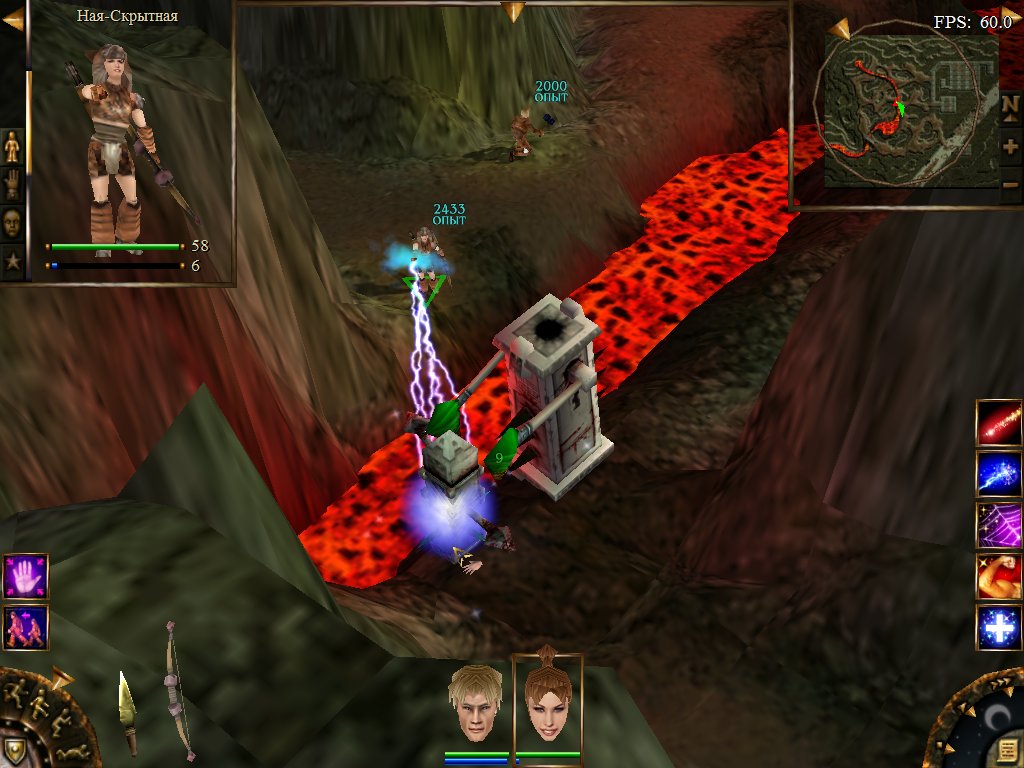Equip the dagger weapon
Screen dimensions: 1024x768
[x=127, y=710]
